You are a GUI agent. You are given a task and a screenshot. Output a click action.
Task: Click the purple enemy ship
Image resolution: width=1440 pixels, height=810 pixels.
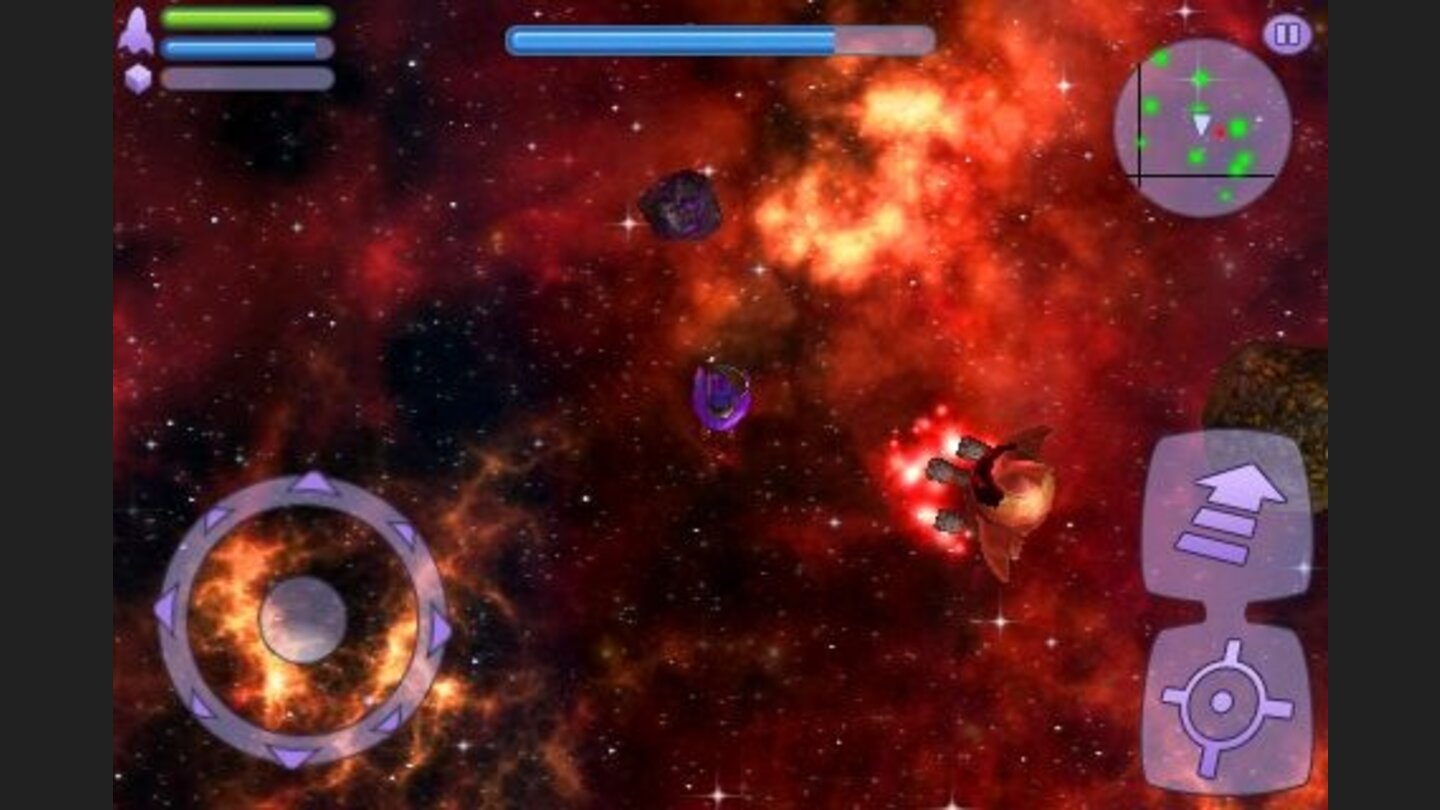pyautogui.click(x=722, y=393)
